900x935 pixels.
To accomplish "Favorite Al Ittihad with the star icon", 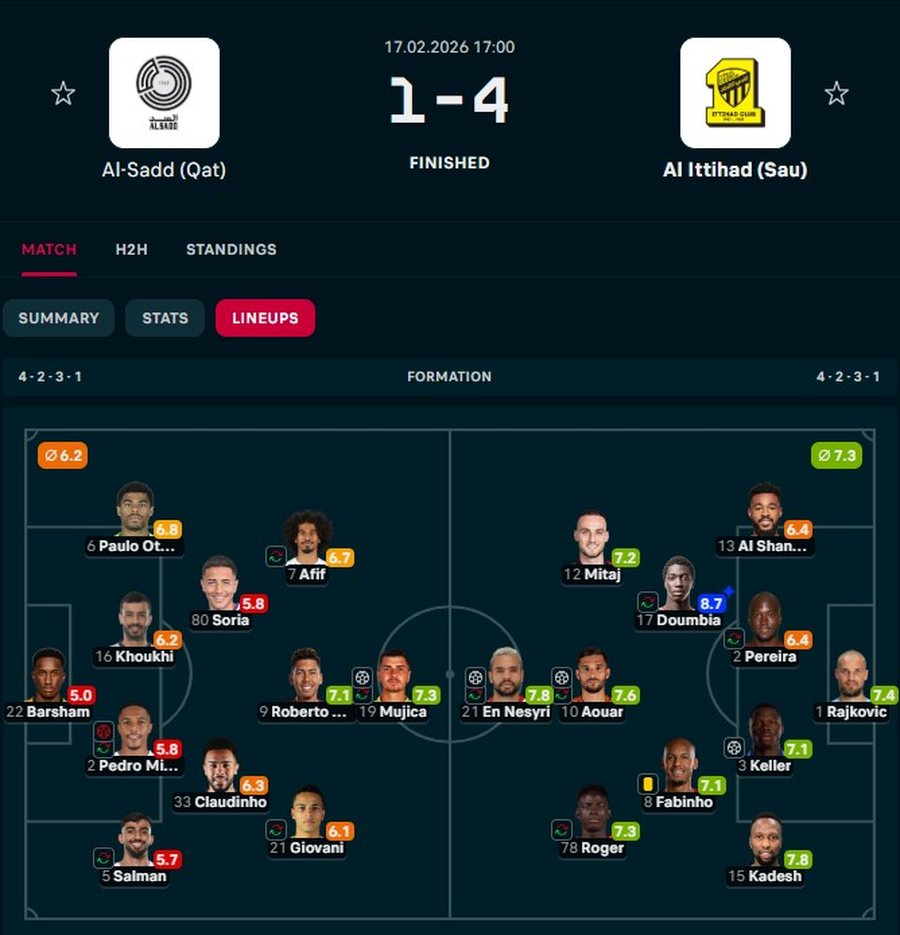I will (836, 94).
